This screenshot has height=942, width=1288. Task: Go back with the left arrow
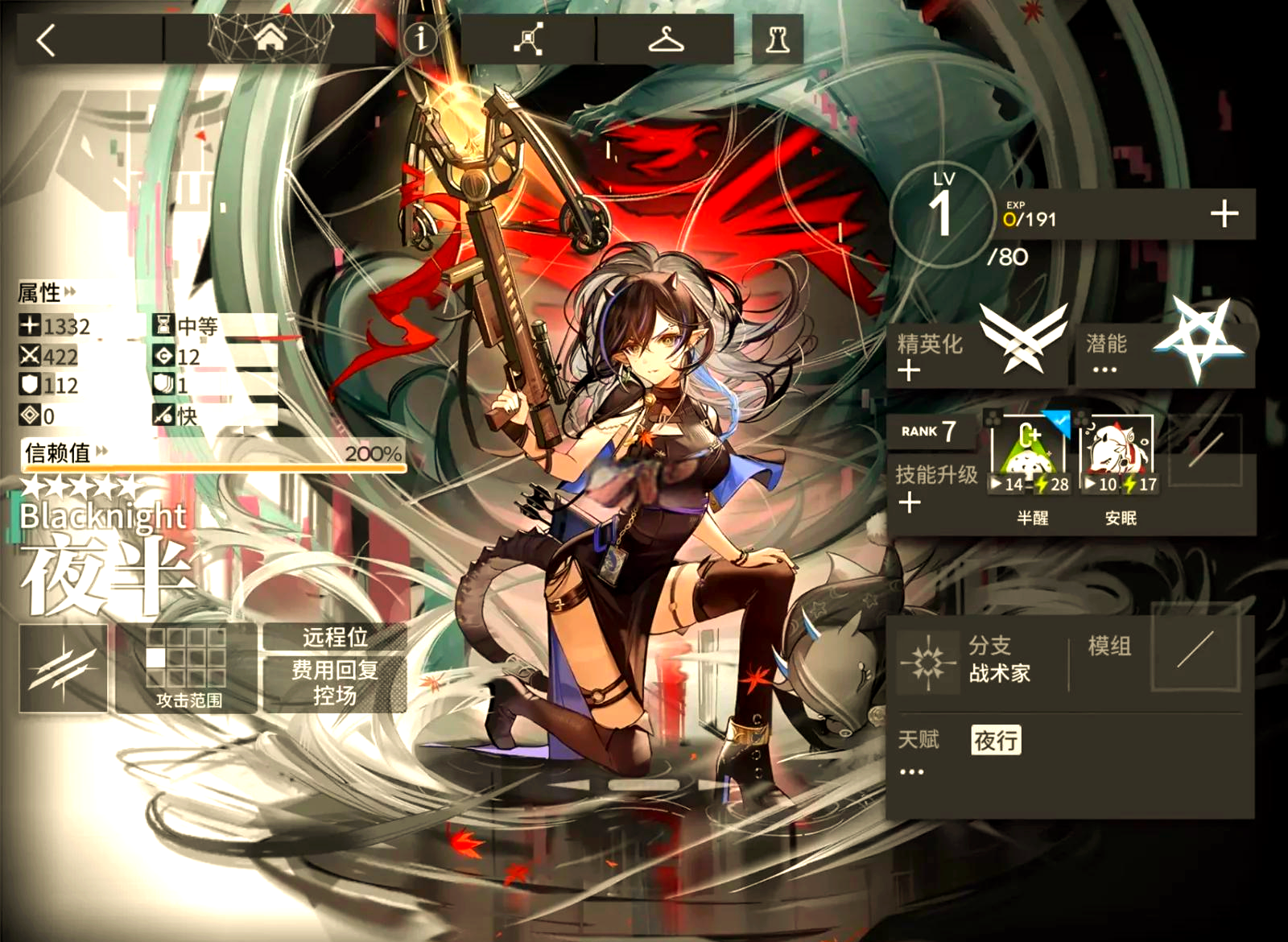47,39
